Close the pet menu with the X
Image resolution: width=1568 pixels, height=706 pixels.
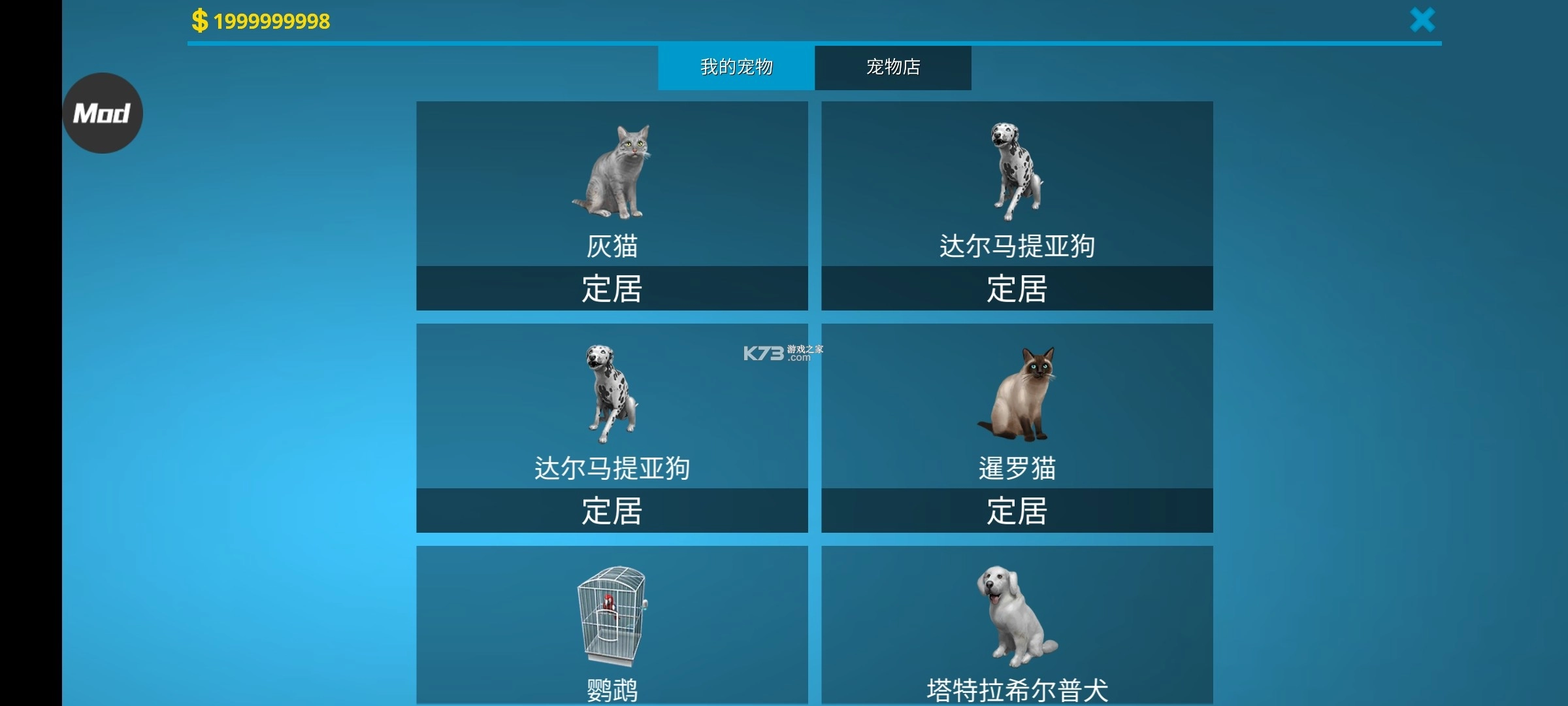point(1422,20)
